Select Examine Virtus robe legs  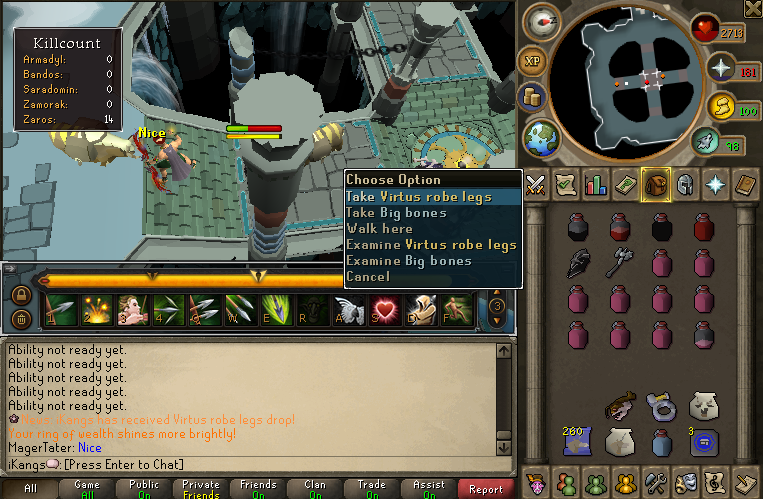[431, 245]
